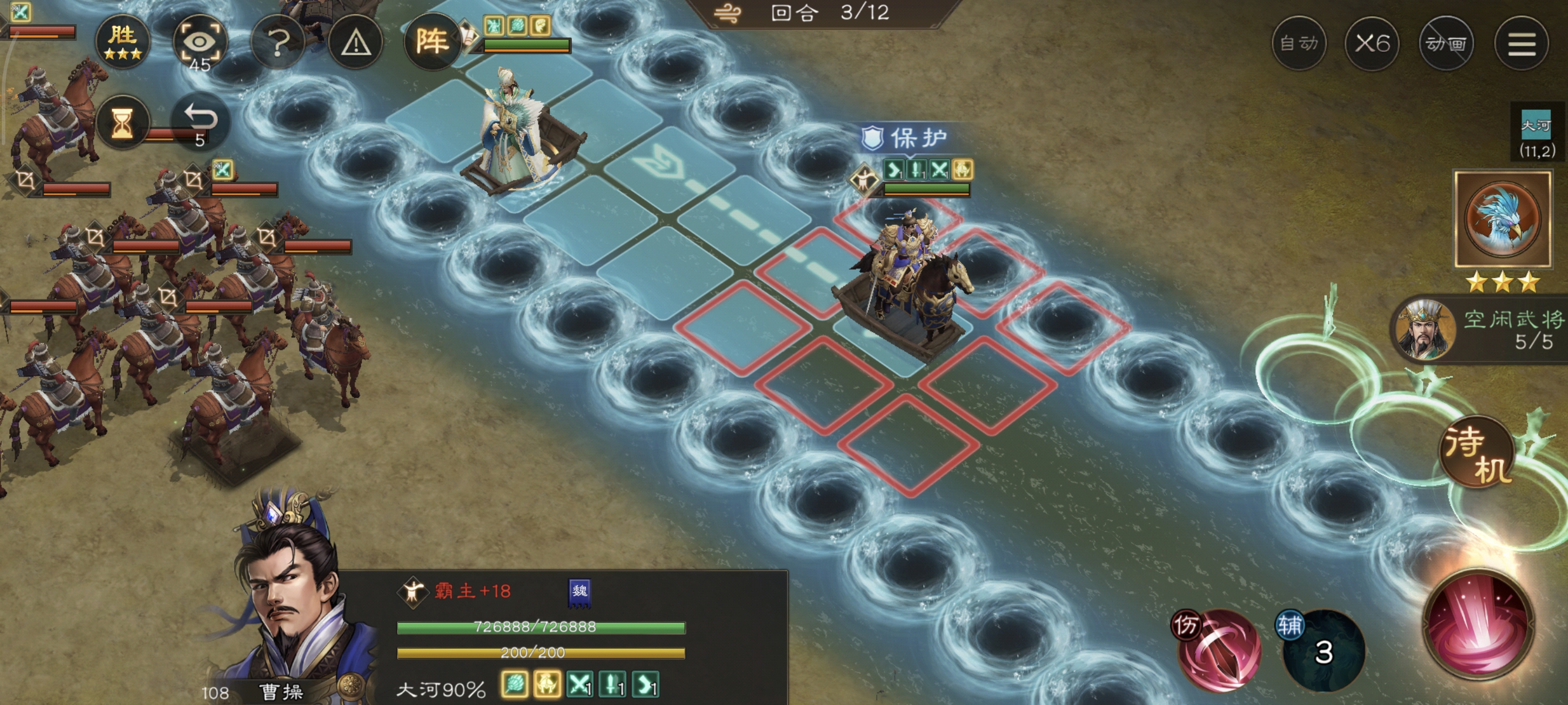Click the question mark help button

(280, 43)
